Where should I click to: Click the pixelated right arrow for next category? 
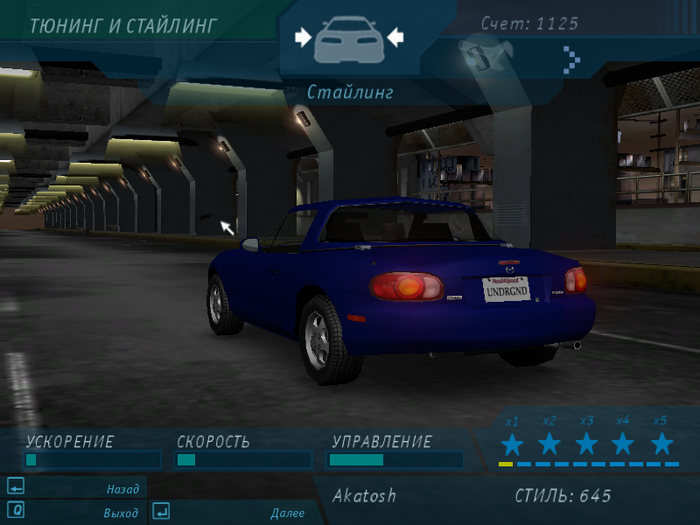(x=571, y=59)
